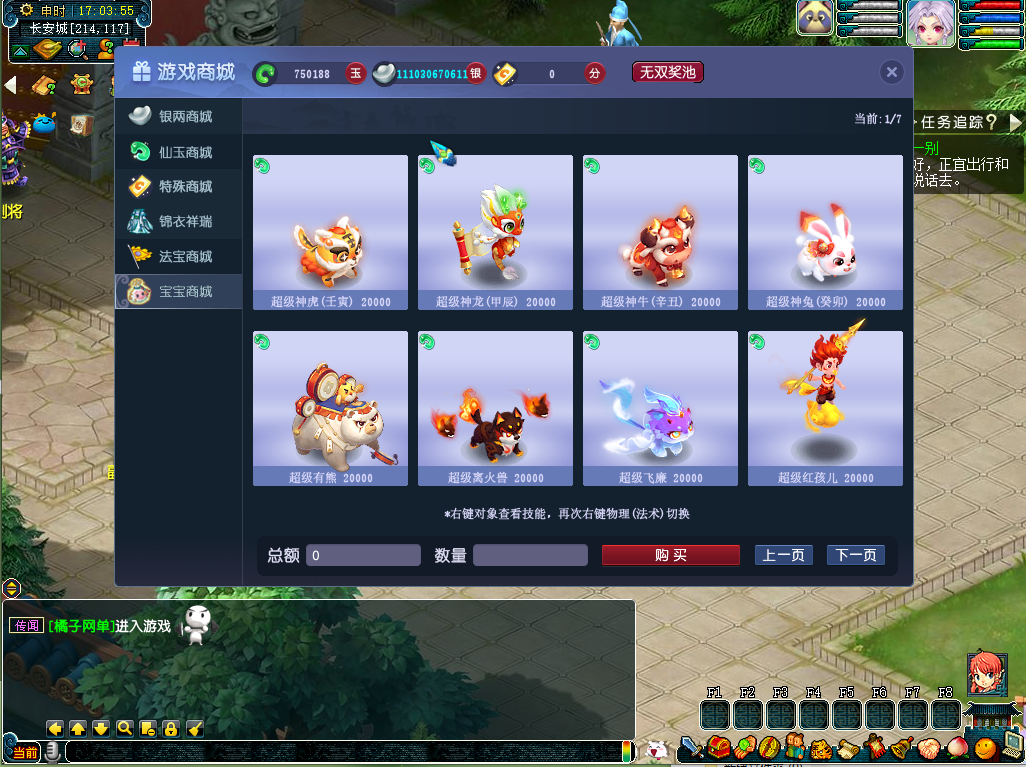Choose the 超级神龙(甲辰) pet card
Viewport: 1026px width, 767px height.
pos(495,231)
